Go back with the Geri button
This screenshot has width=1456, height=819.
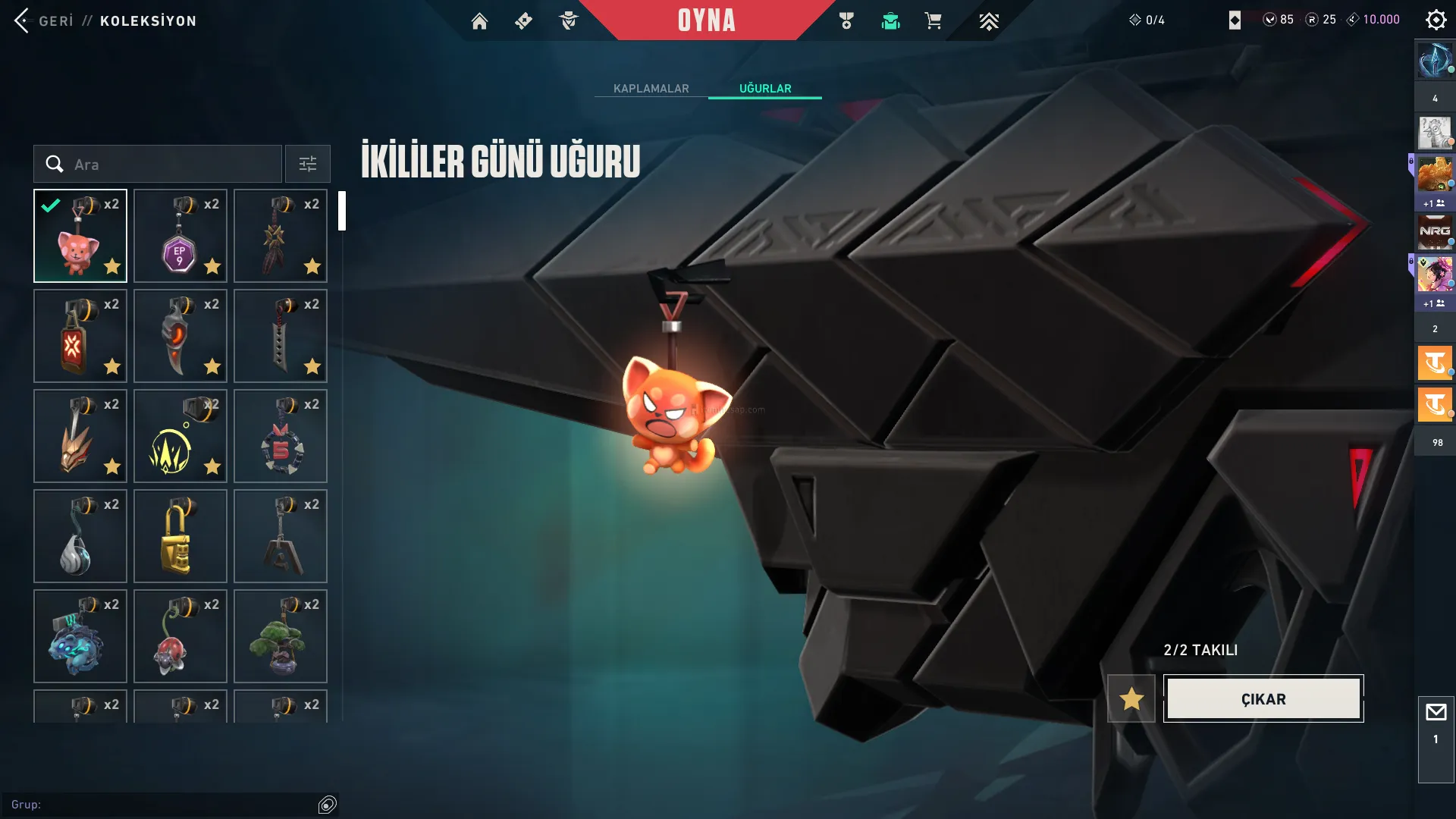tap(44, 20)
